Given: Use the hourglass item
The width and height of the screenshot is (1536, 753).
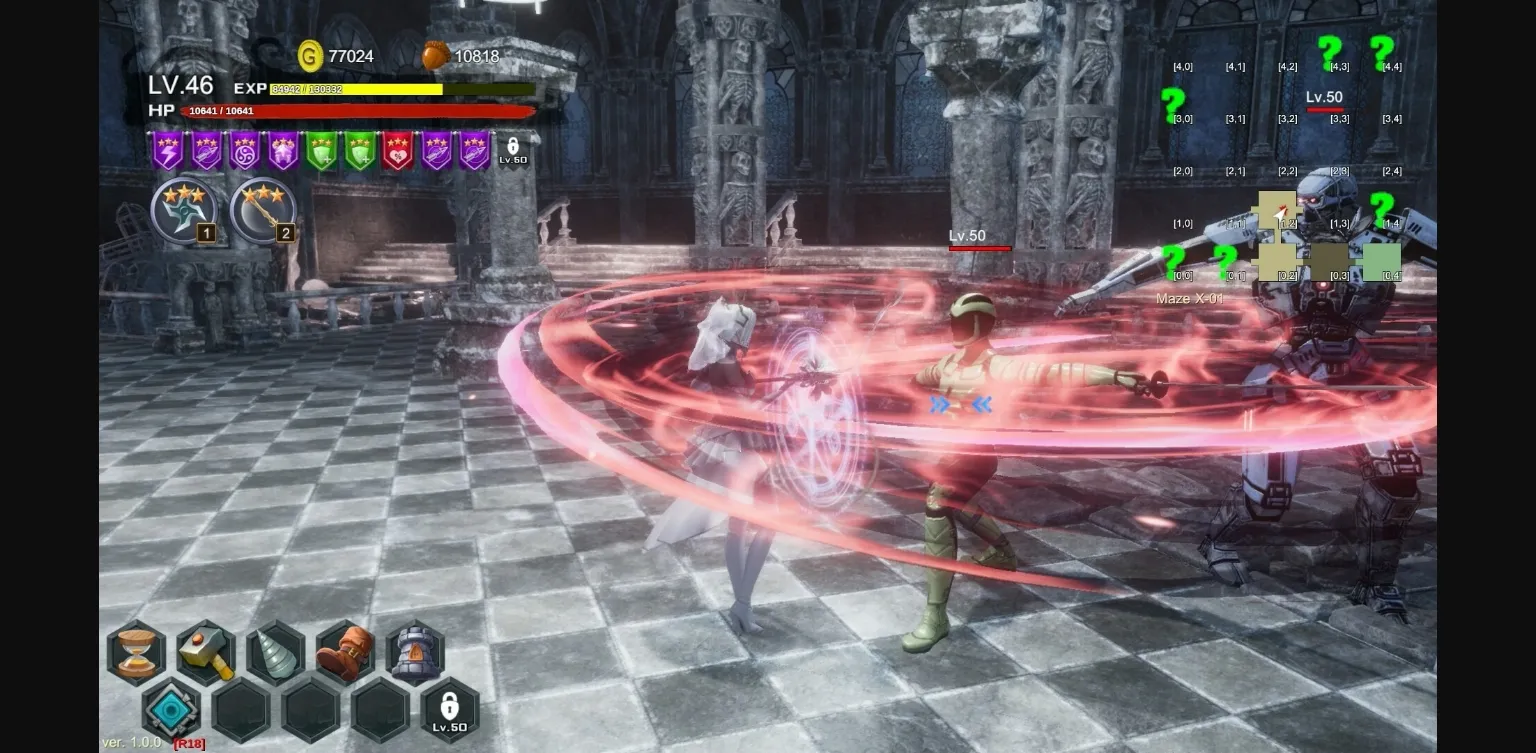Looking at the screenshot, I should (137, 652).
